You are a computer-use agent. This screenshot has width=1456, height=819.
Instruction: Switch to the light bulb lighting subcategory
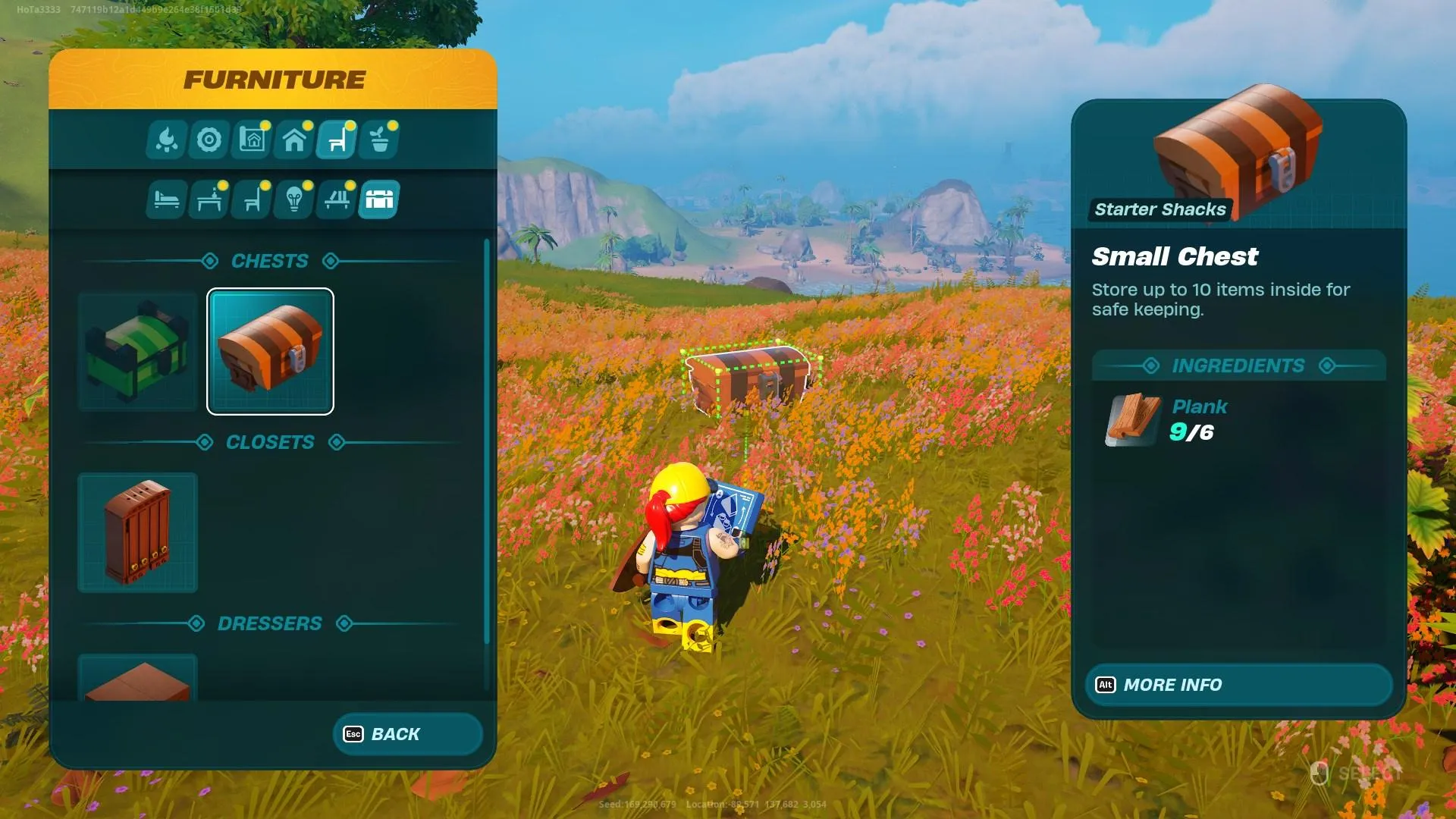click(x=294, y=199)
